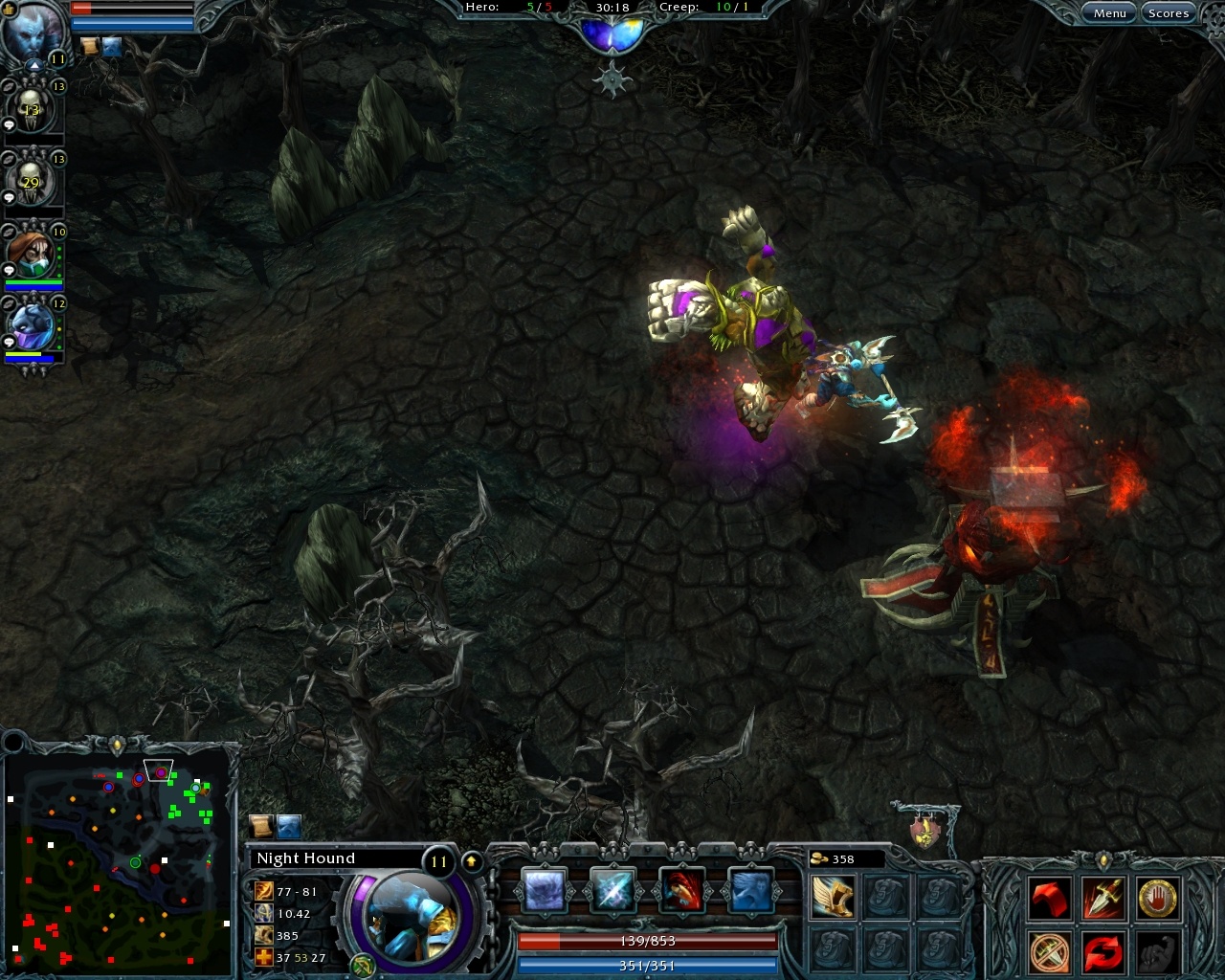Activate Night Hound's Invisibility ultimate

[750, 890]
